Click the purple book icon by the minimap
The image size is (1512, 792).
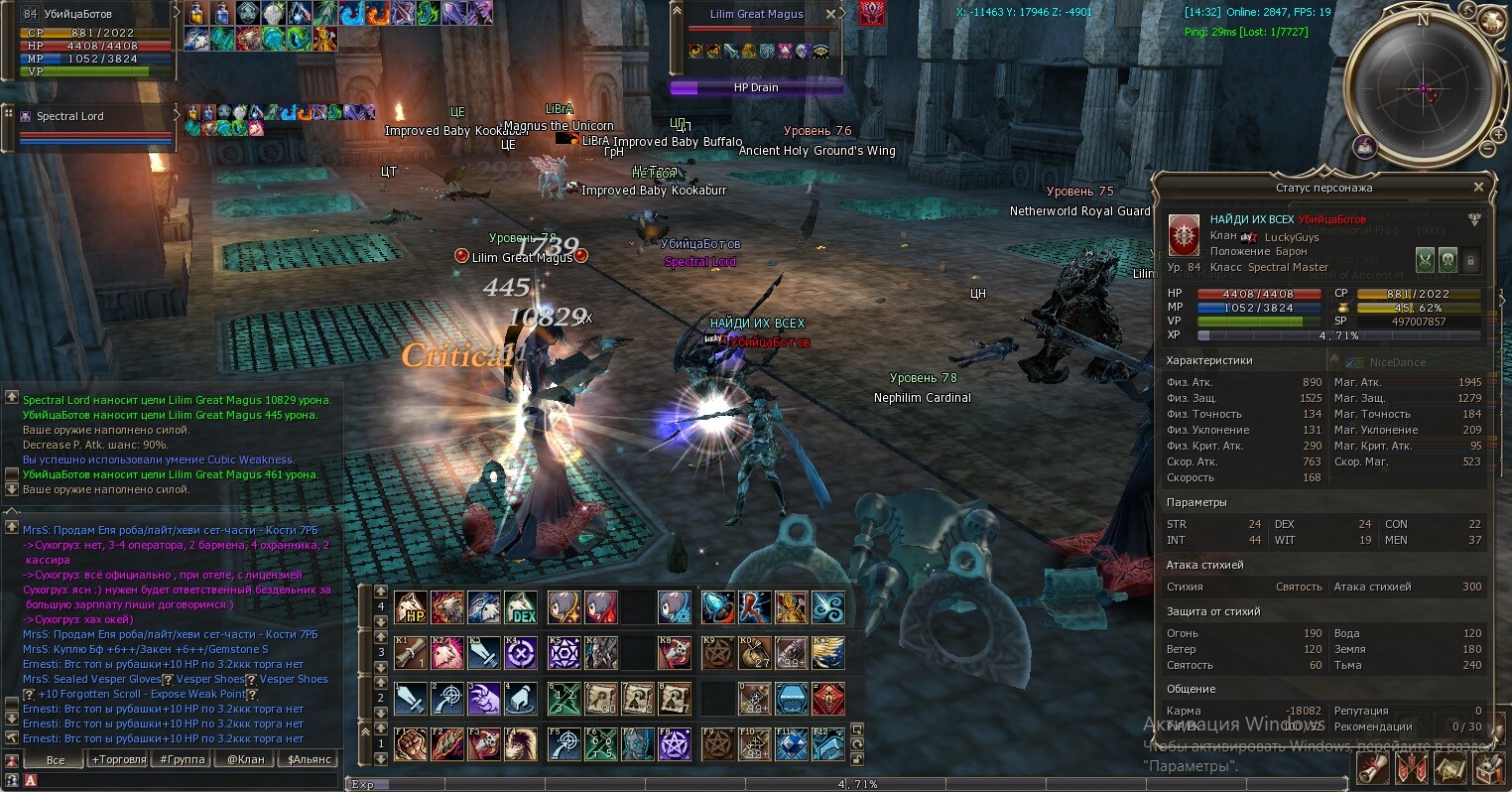(1366, 147)
